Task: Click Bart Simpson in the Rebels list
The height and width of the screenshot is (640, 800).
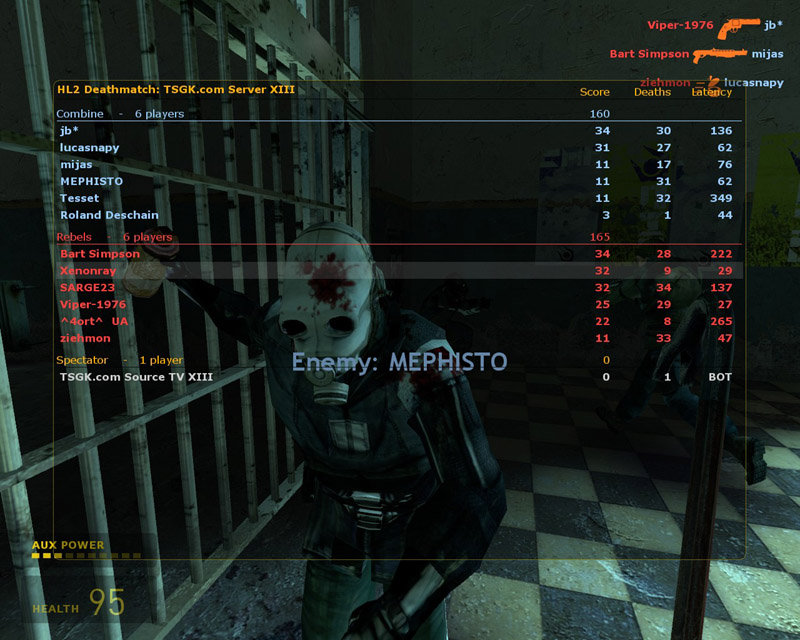Action: 100,254
